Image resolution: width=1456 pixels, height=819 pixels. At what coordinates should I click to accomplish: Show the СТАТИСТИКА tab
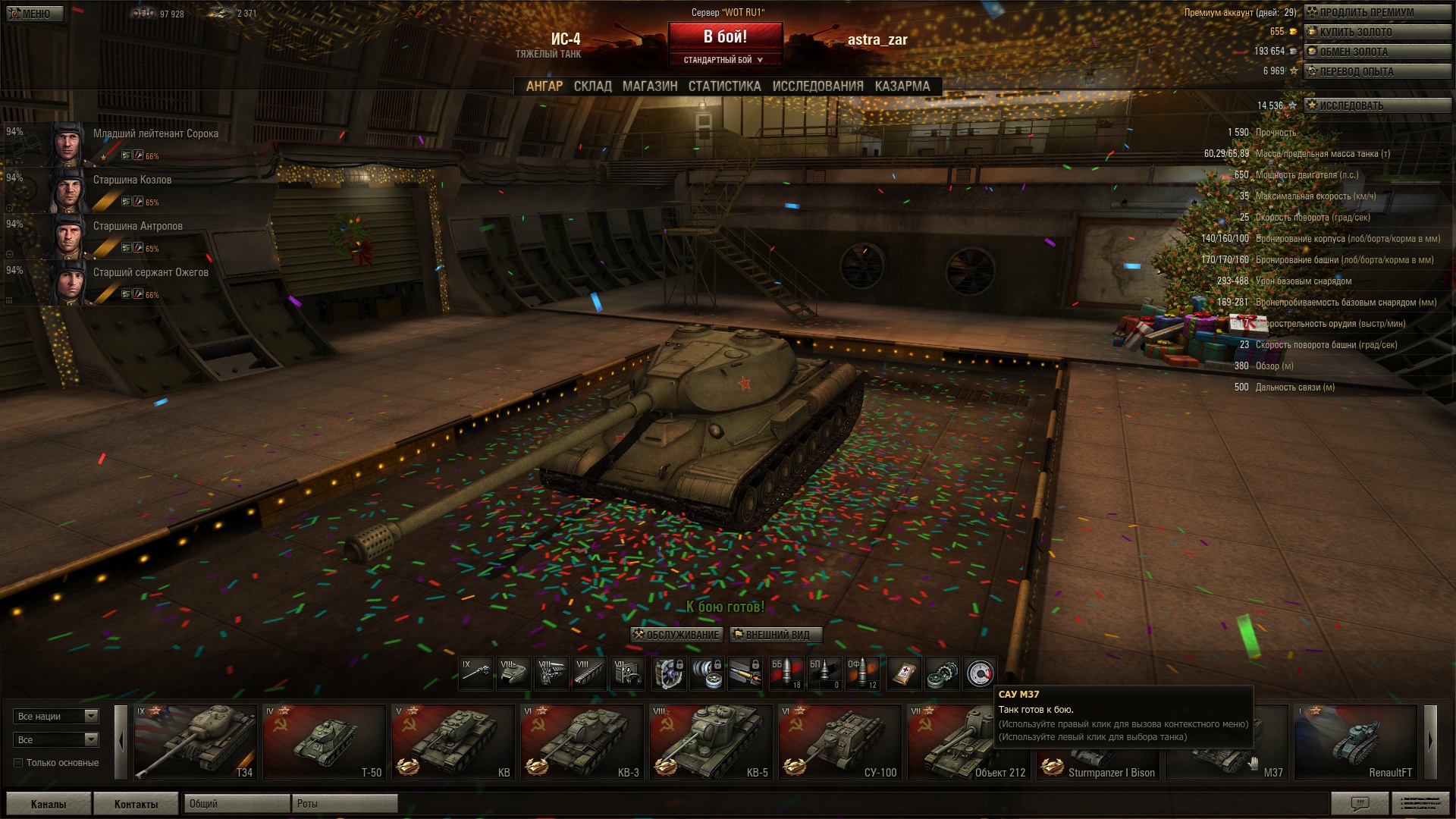pyautogui.click(x=724, y=86)
